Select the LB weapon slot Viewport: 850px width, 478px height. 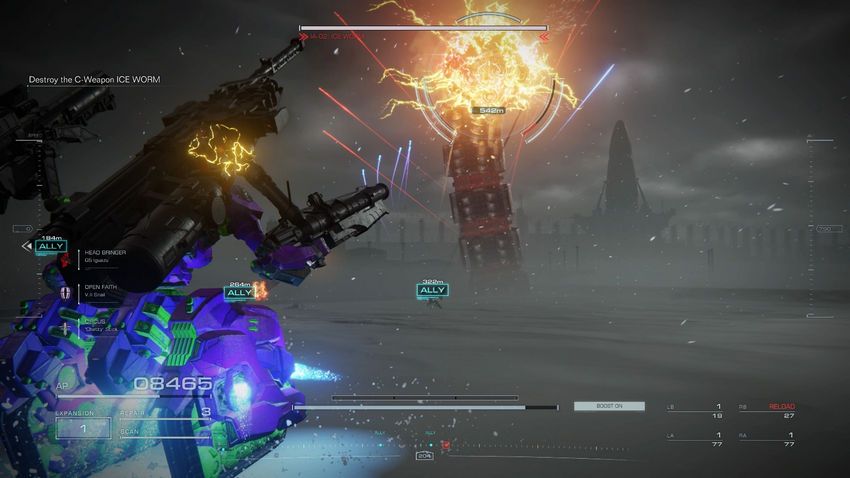pos(696,410)
